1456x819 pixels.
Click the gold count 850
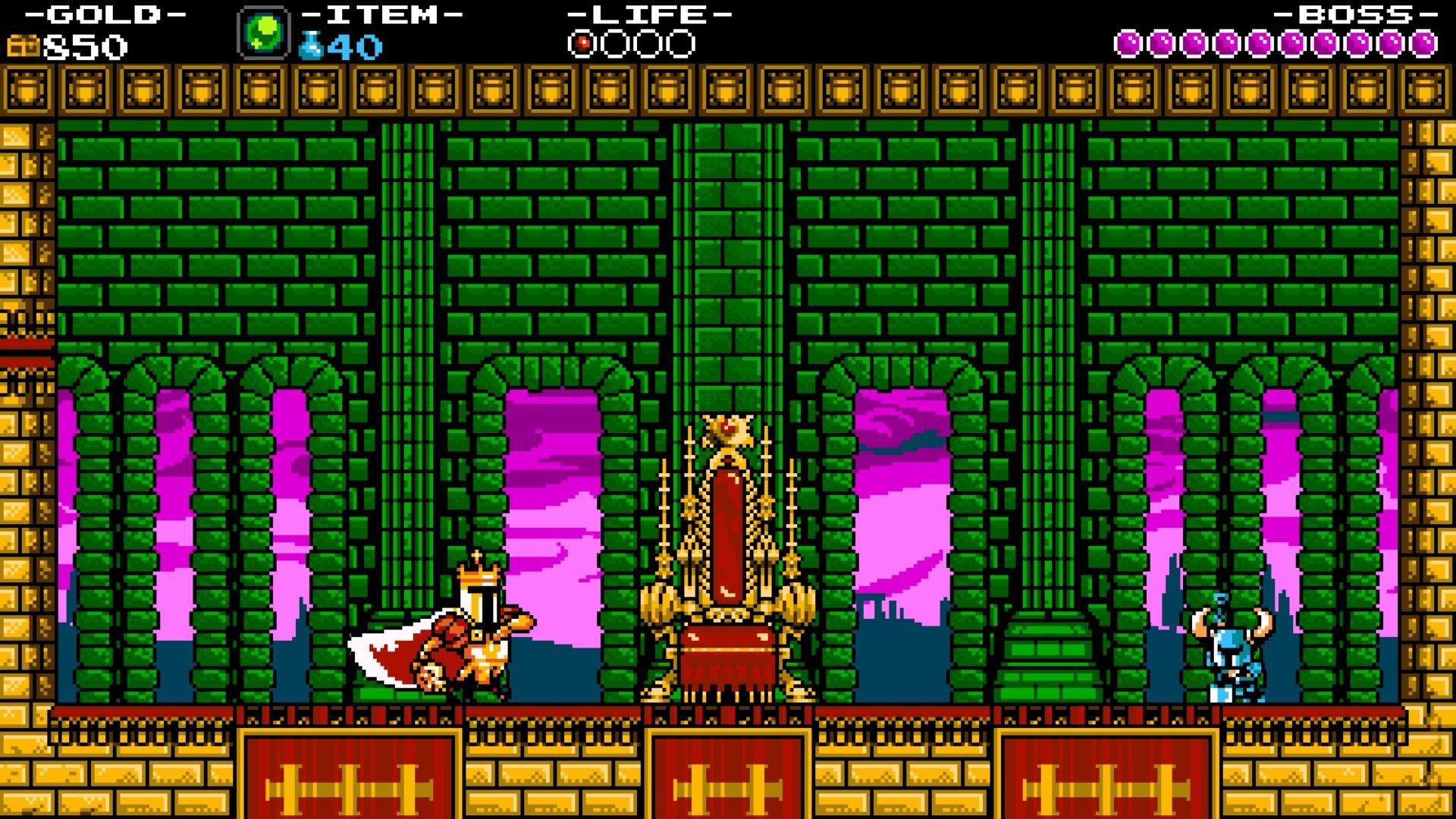[83, 45]
